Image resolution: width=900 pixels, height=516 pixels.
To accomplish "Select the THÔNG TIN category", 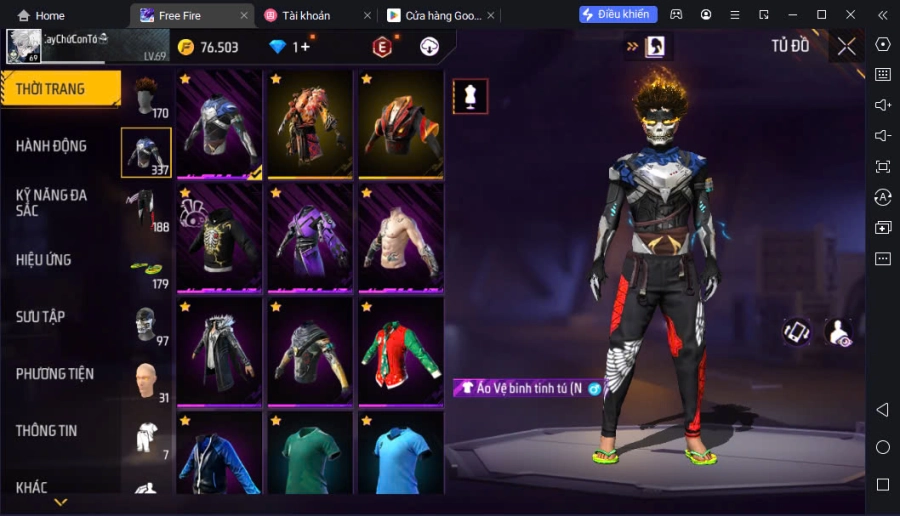I will (x=47, y=431).
